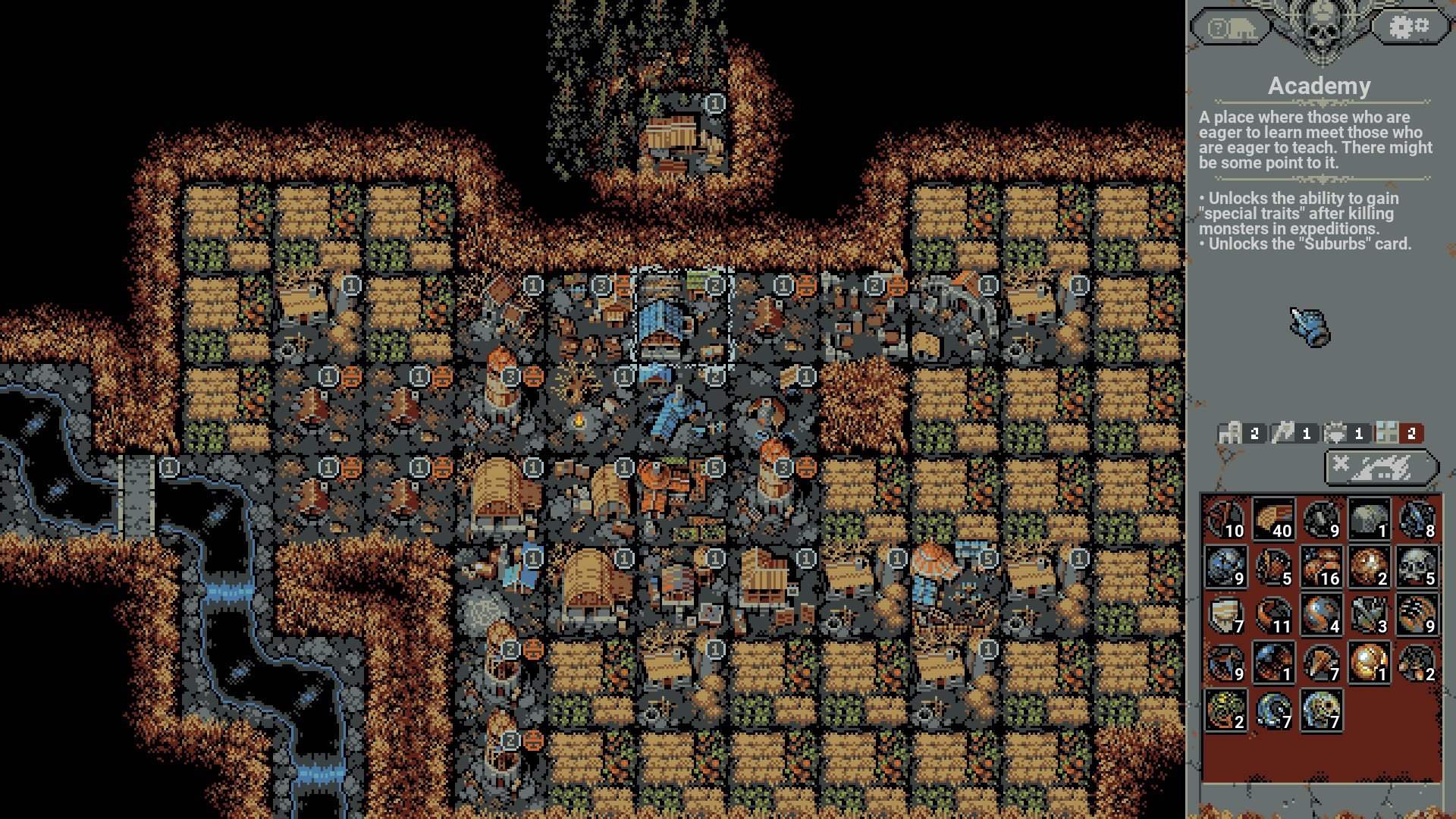1456x819 pixels.
Task: Select the shiny golden orb resource
Action: click(1369, 663)
